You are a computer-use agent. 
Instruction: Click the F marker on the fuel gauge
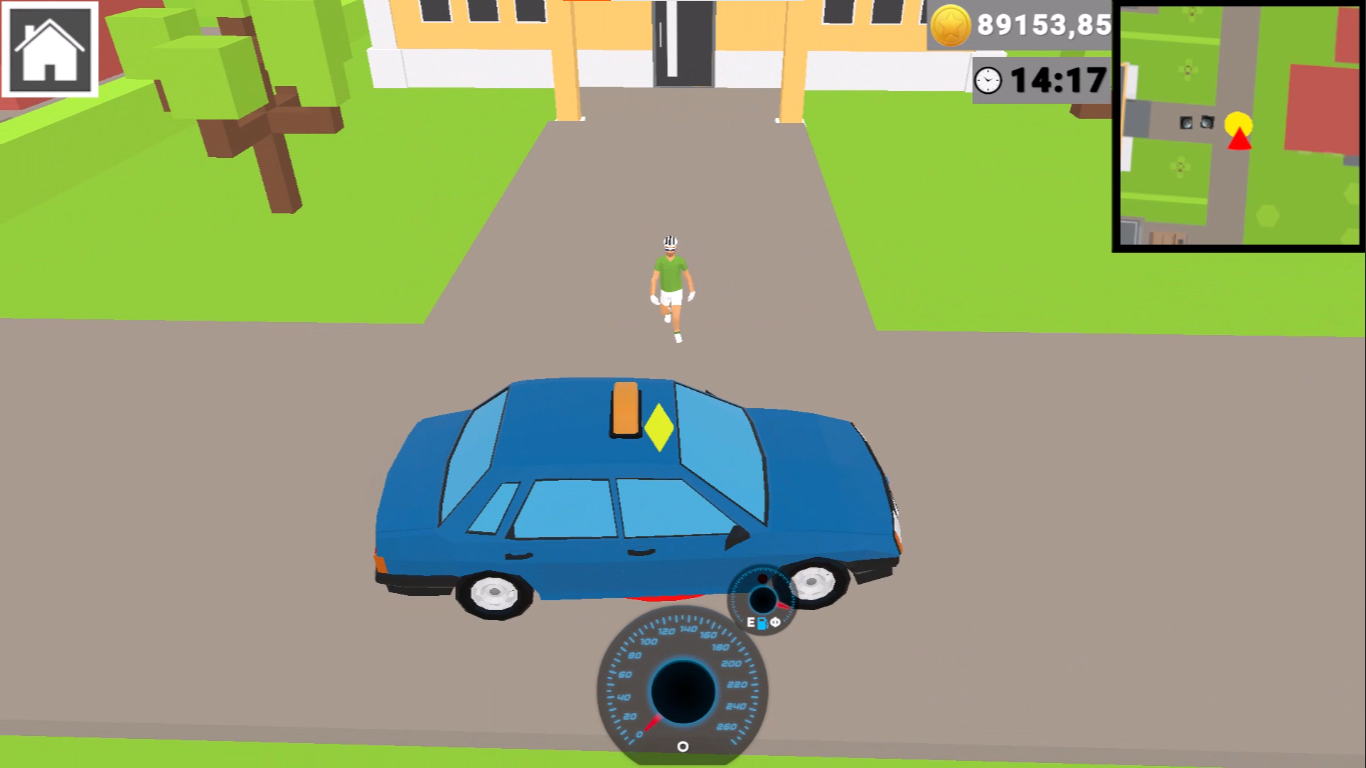(775, 622)
